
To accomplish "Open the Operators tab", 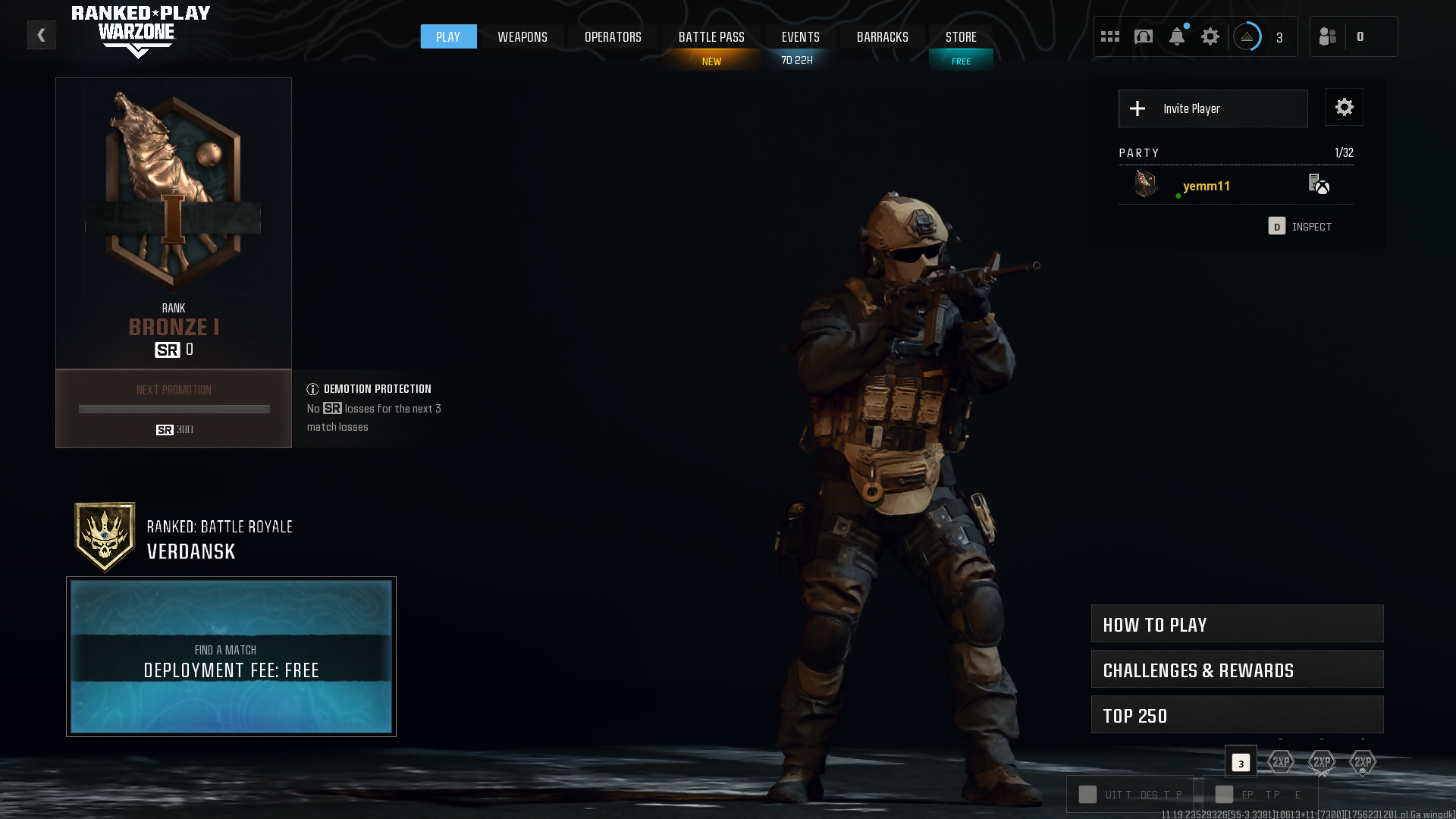I will (613, 36).
